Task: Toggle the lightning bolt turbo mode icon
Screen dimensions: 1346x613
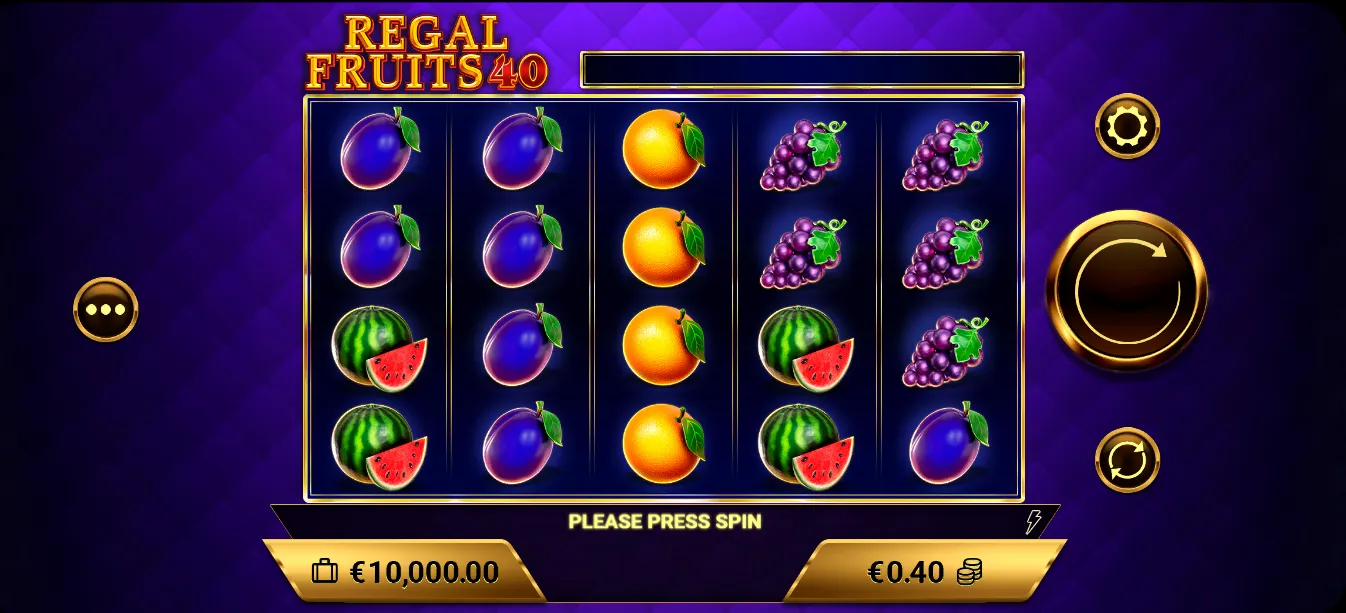Action: click(x=1033, y=521)
